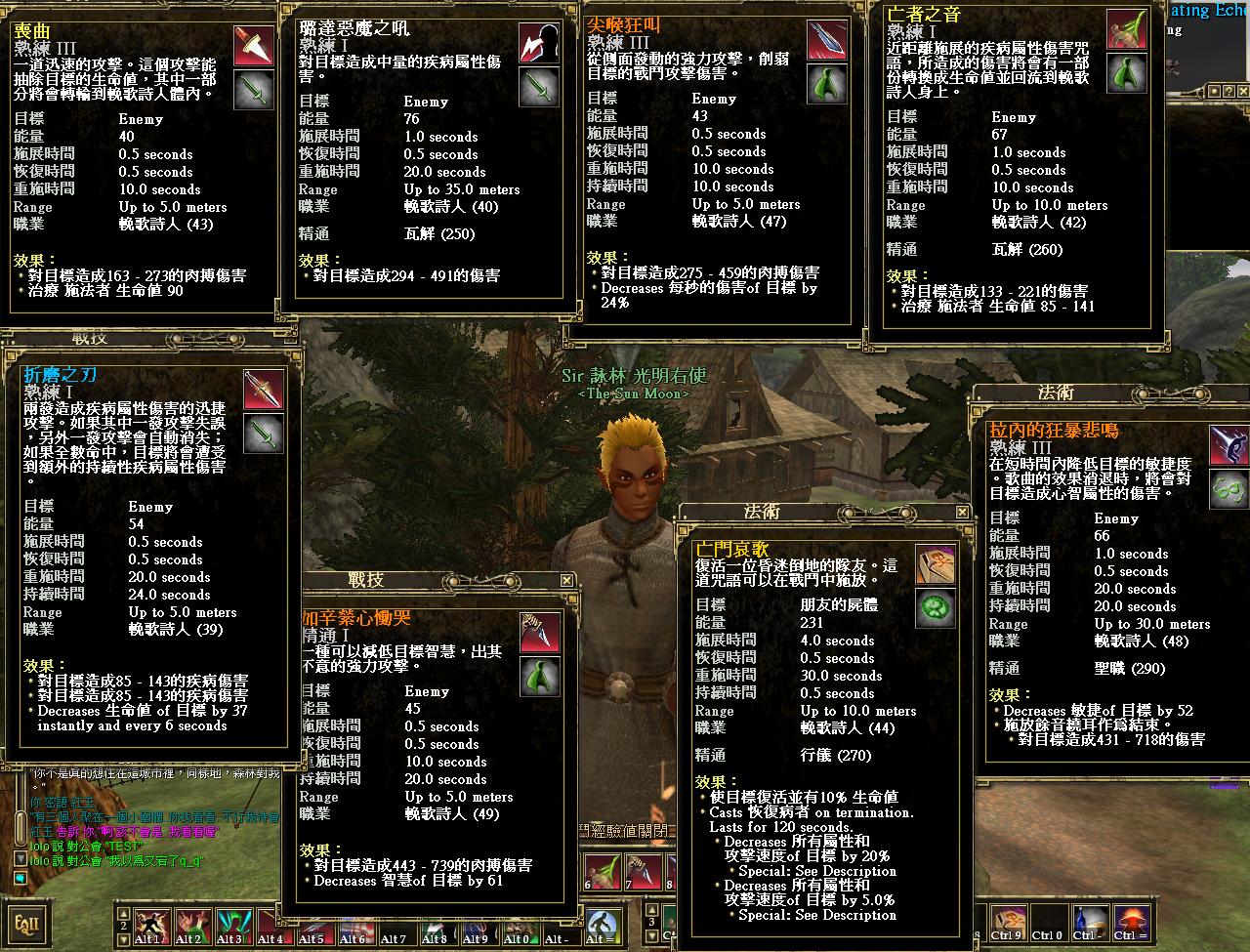
Task: Click the green sword icon on 瑠達惡魔之吼 tooltip
Action: (x=537, y=88)
